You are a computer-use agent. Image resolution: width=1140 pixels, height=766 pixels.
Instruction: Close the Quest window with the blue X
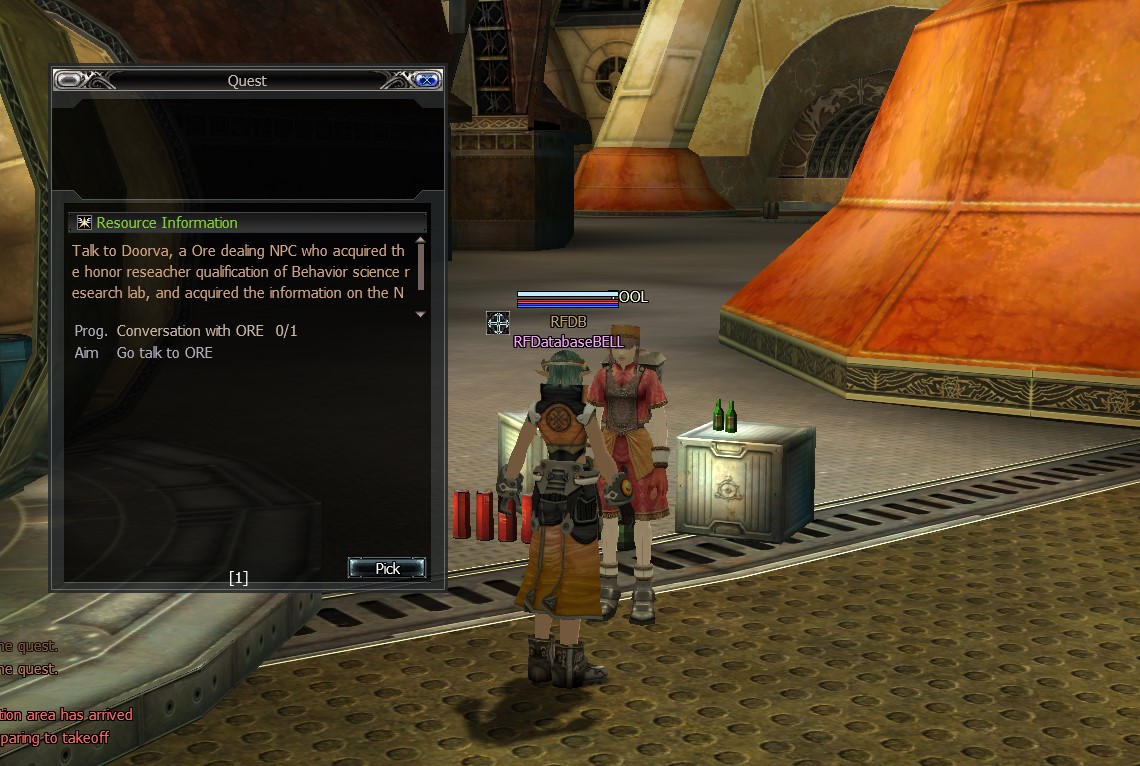tap(427, 80)
